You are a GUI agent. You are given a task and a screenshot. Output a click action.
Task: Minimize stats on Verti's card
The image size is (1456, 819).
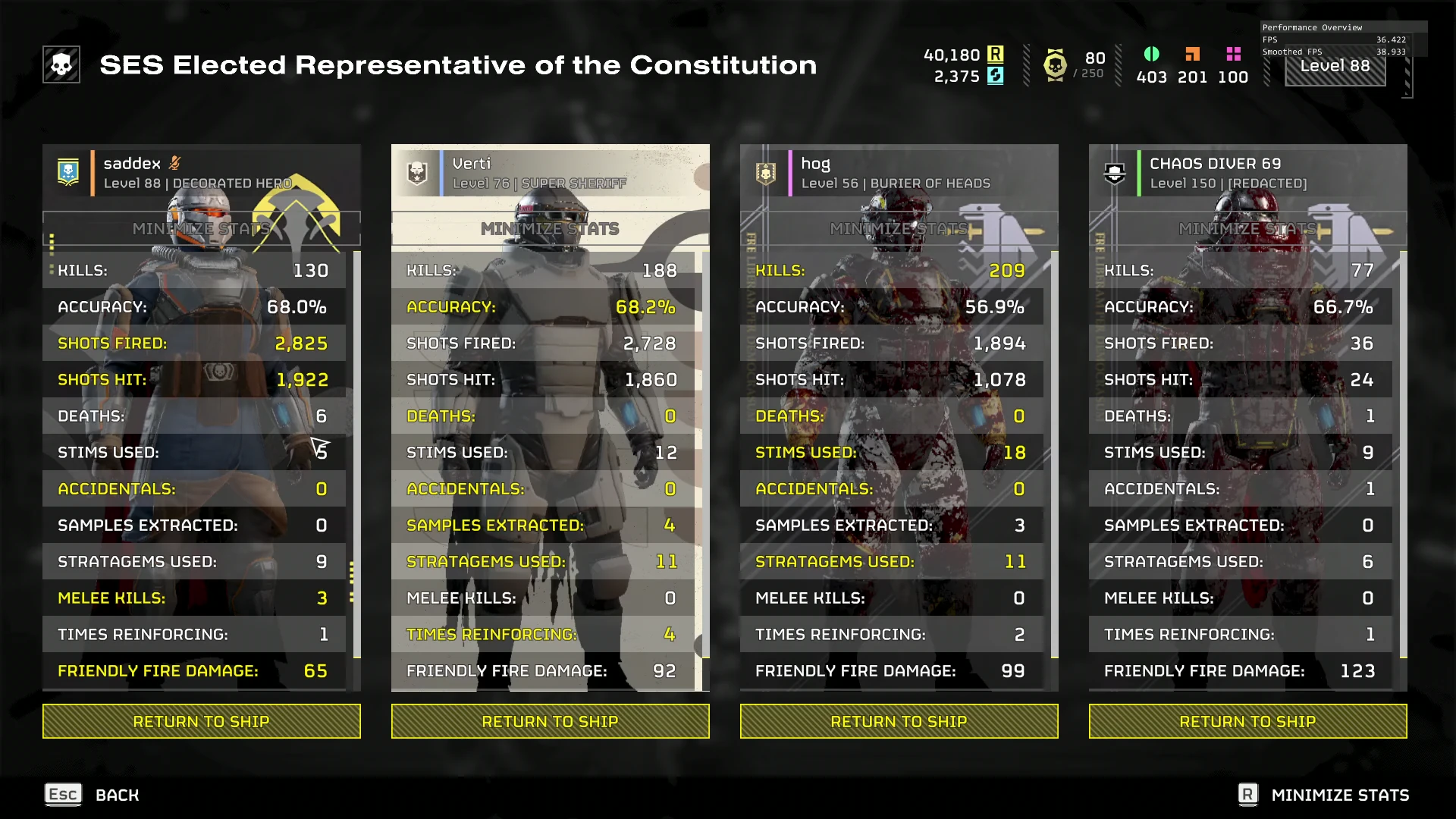tap(550, 228)
